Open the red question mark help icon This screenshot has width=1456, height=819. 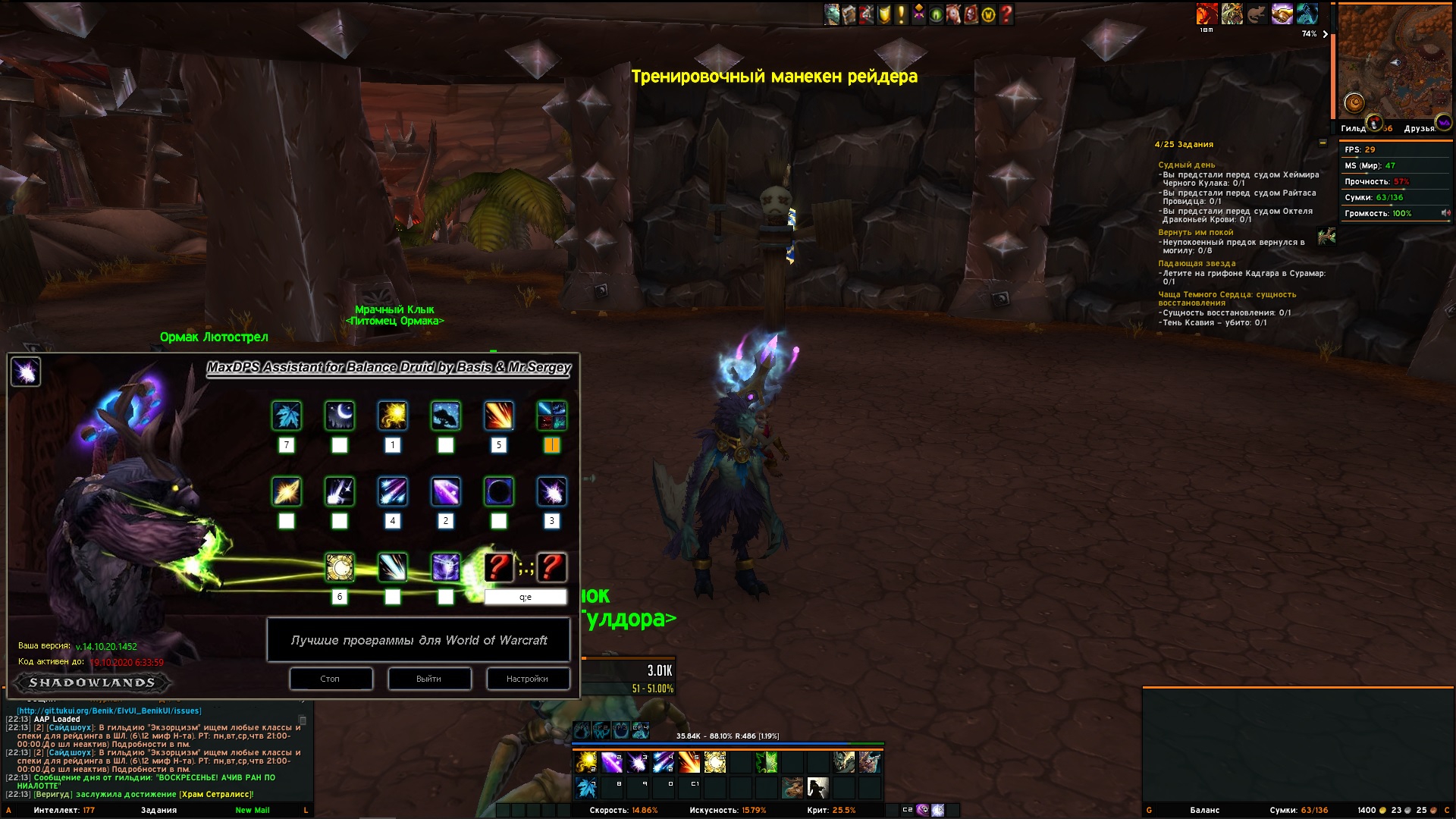(x=1006, y=14)
